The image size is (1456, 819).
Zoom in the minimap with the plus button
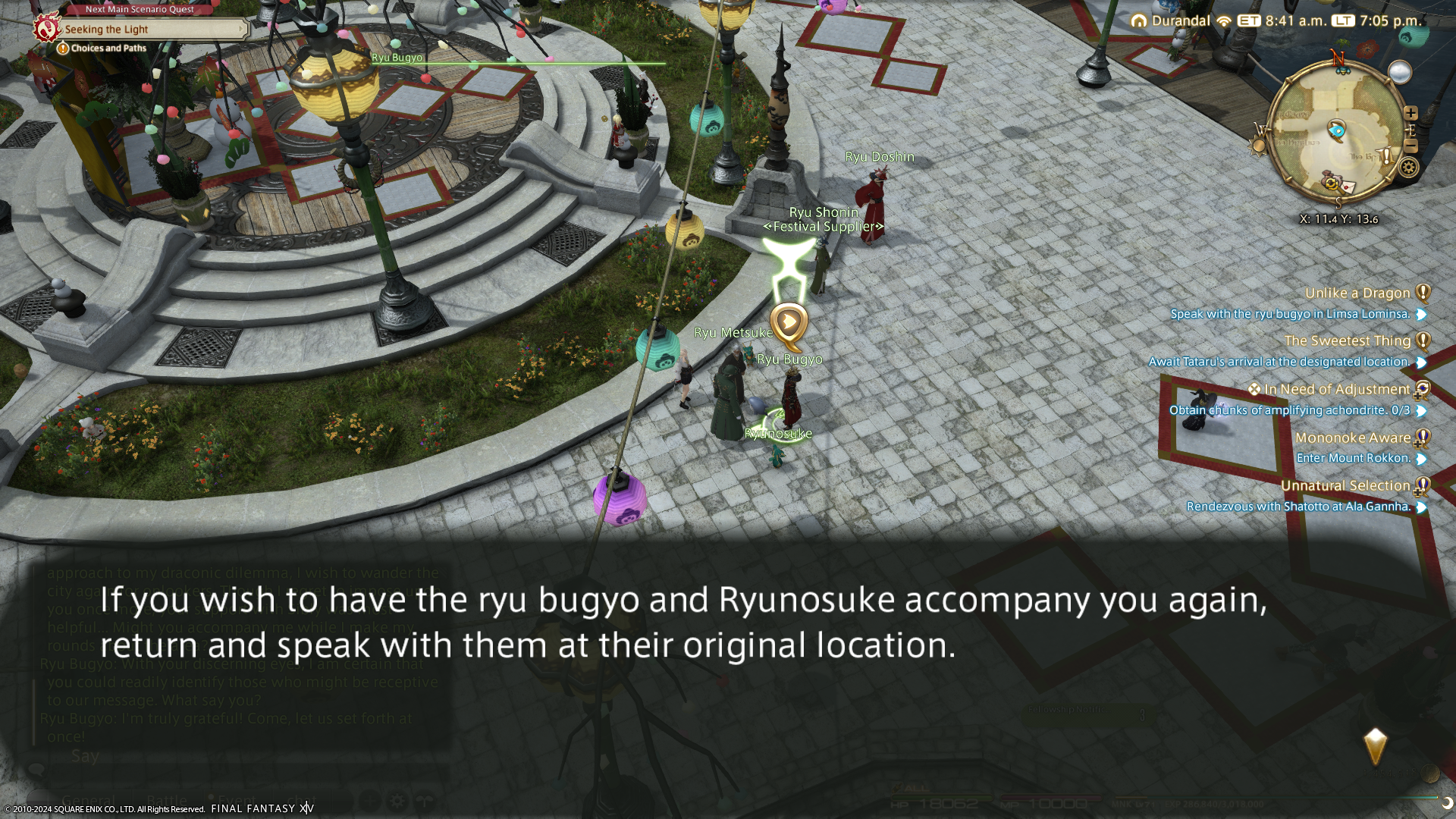click(x=1410, y=113)
